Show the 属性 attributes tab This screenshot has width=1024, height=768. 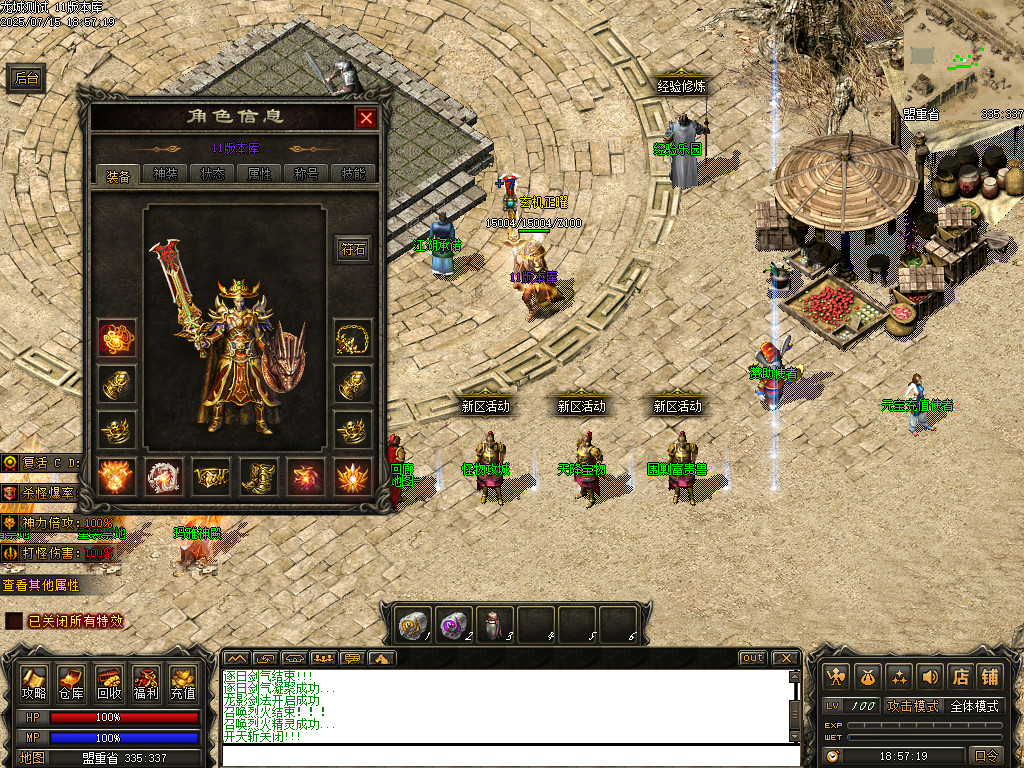click(x=259, y=175)
